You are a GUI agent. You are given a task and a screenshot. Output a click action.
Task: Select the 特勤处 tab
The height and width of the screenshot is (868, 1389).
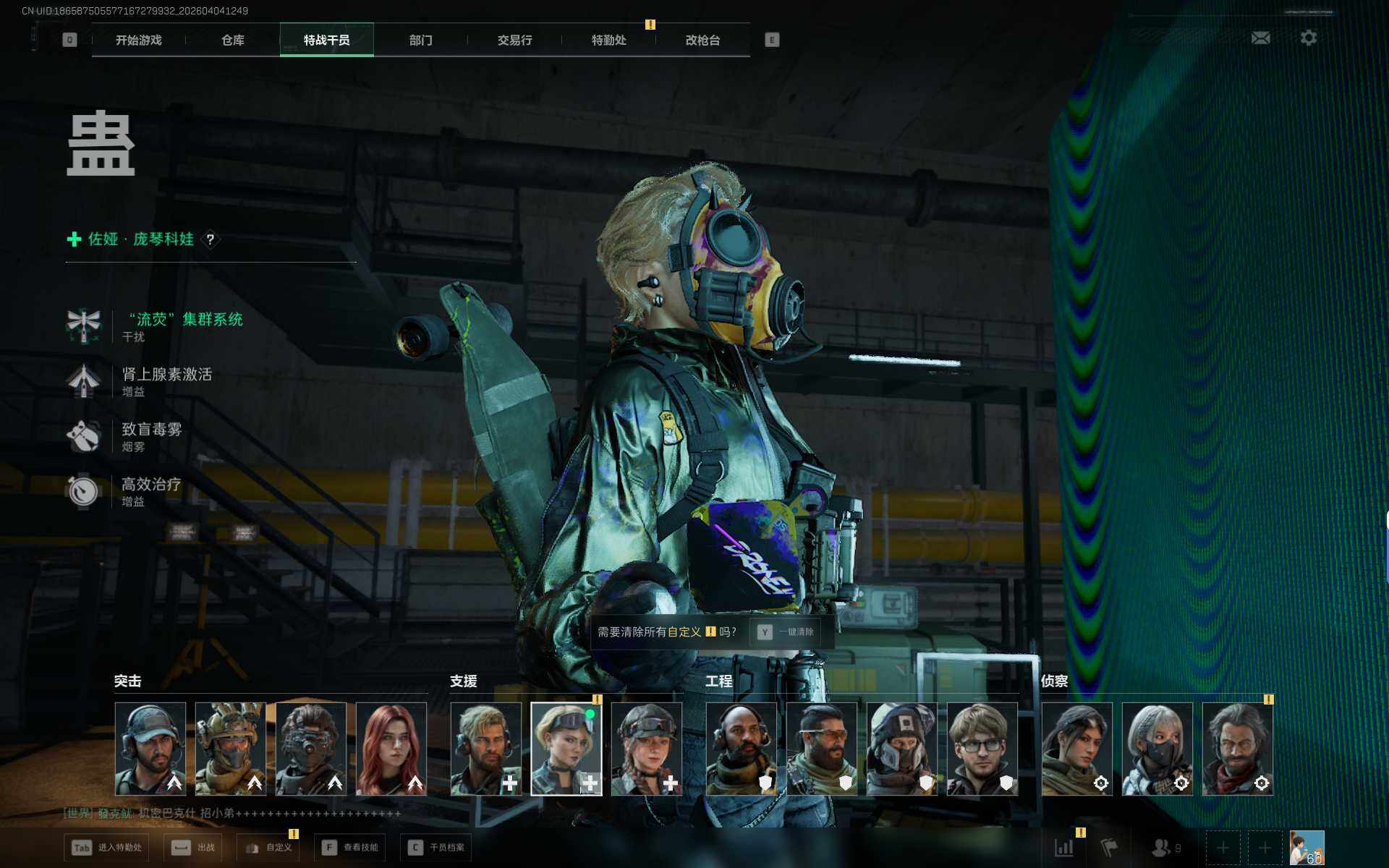tap(608, 41)
